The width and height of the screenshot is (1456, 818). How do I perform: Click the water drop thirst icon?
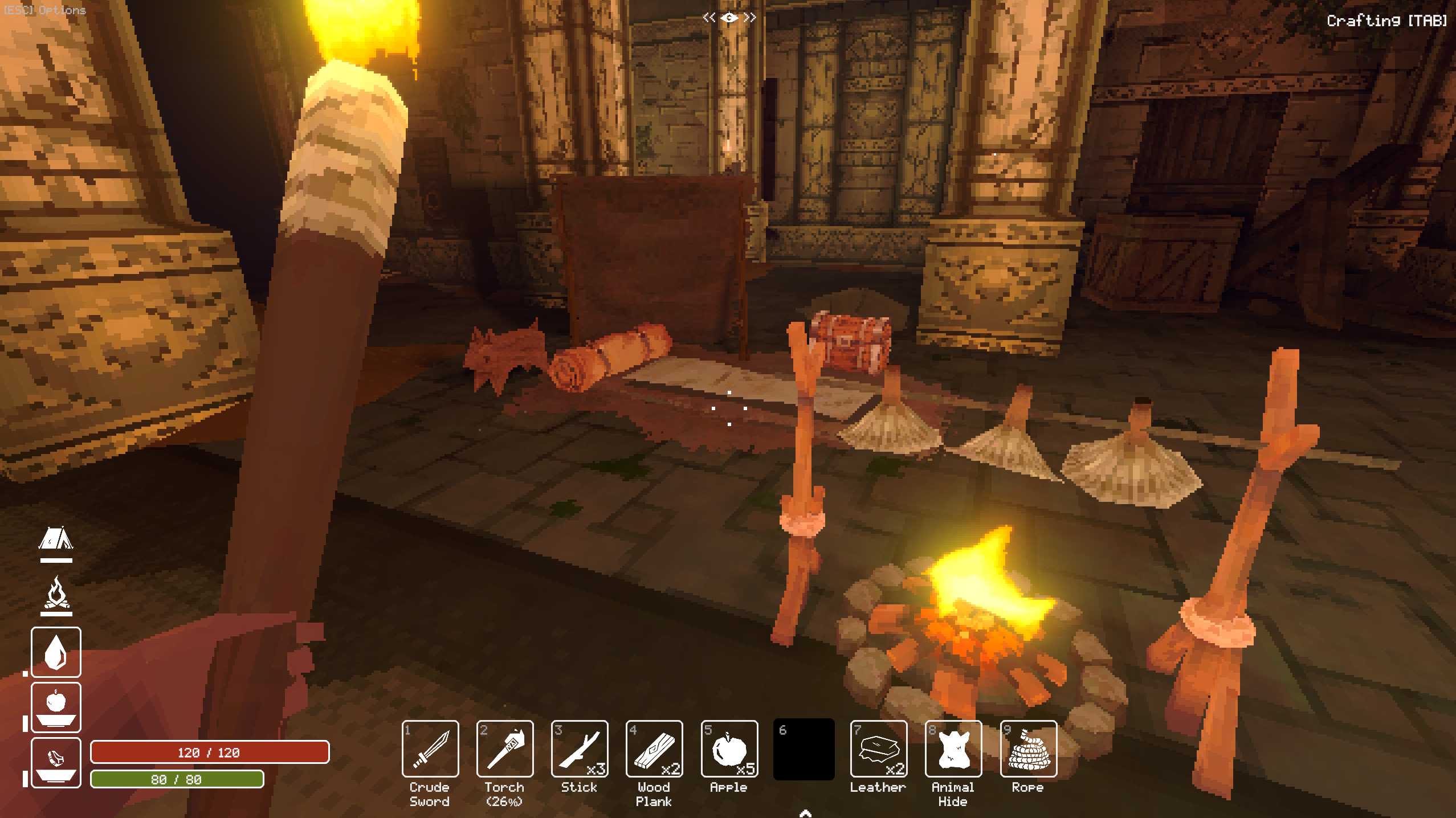[56, 652]
